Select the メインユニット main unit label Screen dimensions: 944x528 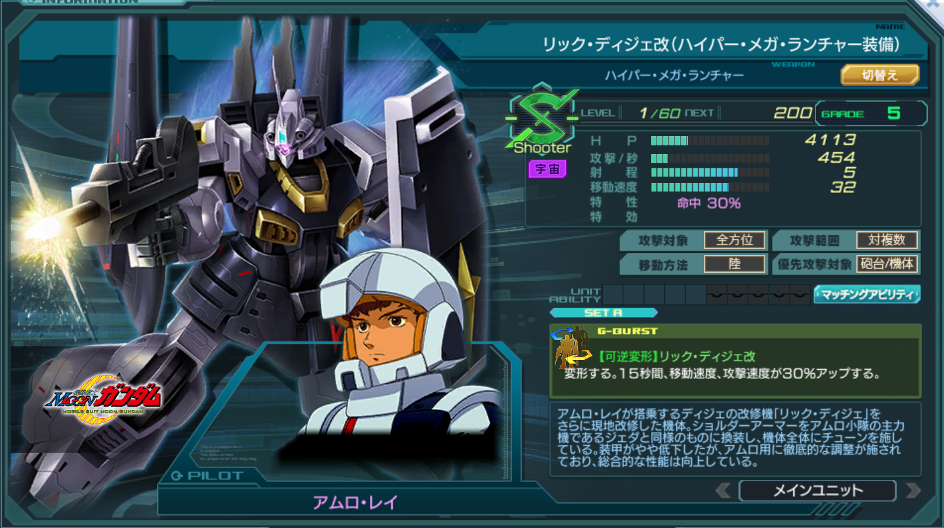817,491
